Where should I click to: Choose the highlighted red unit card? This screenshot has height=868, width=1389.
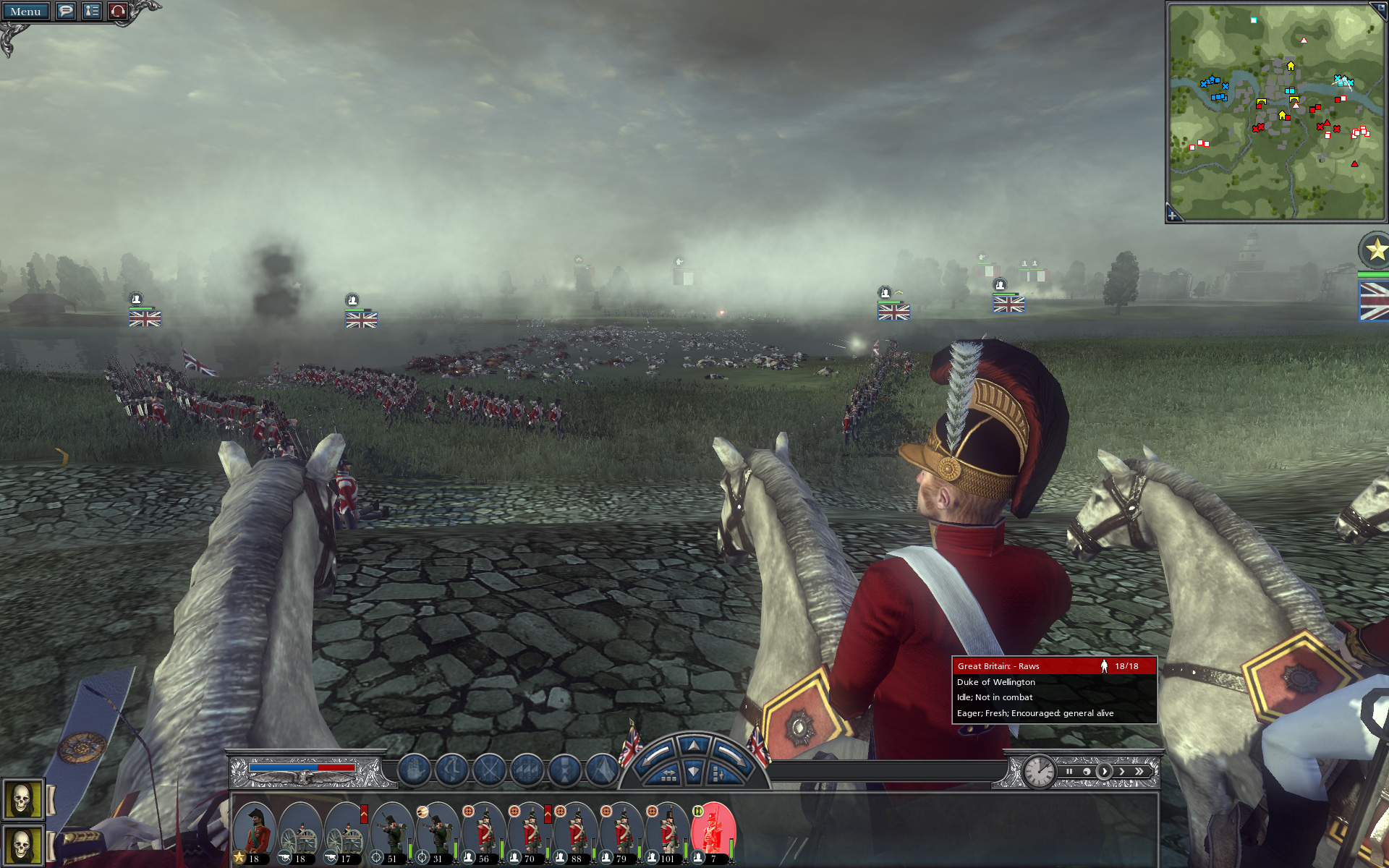713,833
